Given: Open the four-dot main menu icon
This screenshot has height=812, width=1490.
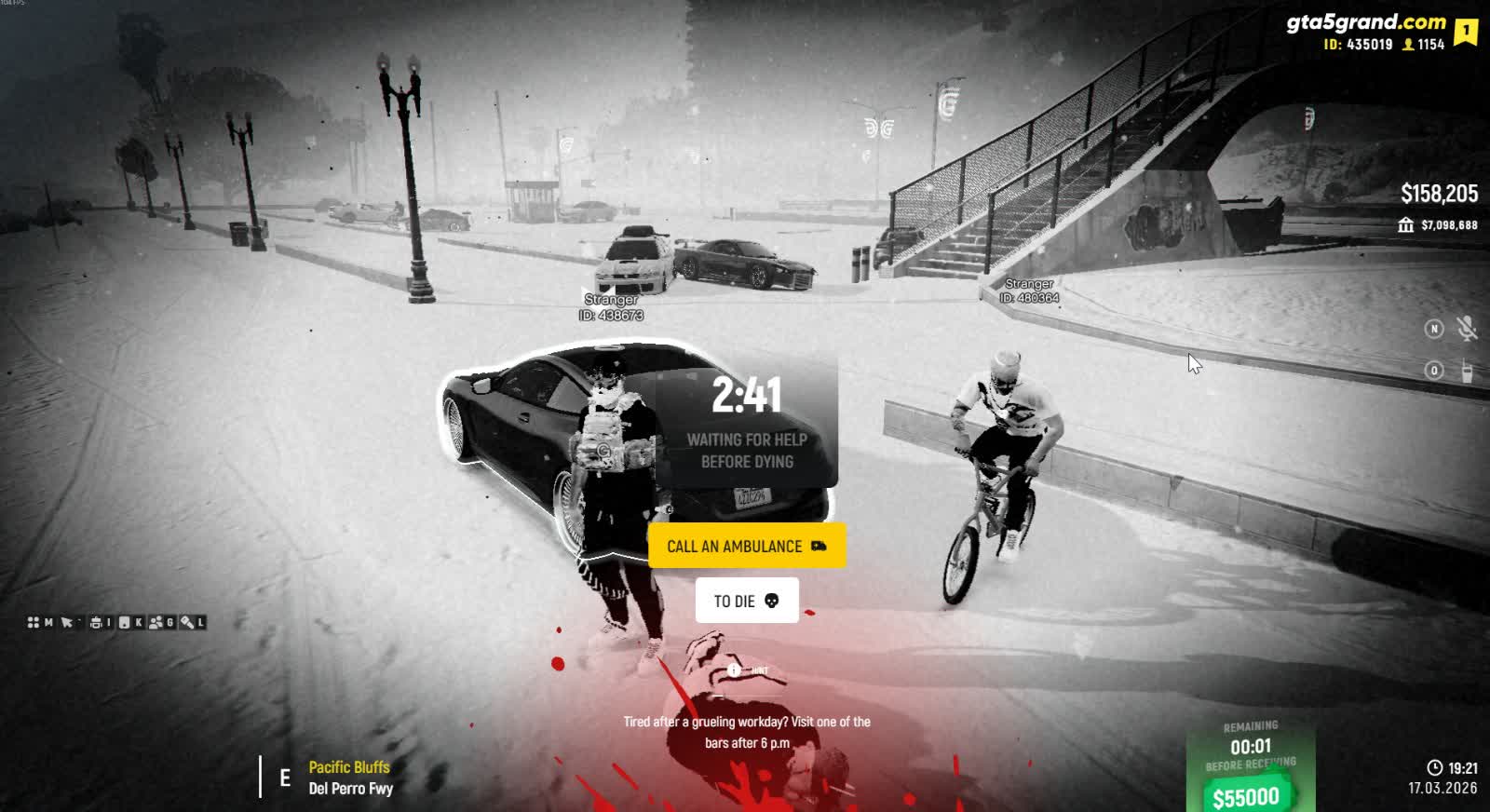Looking at the screenshot, I should click(x=34, y=622).
